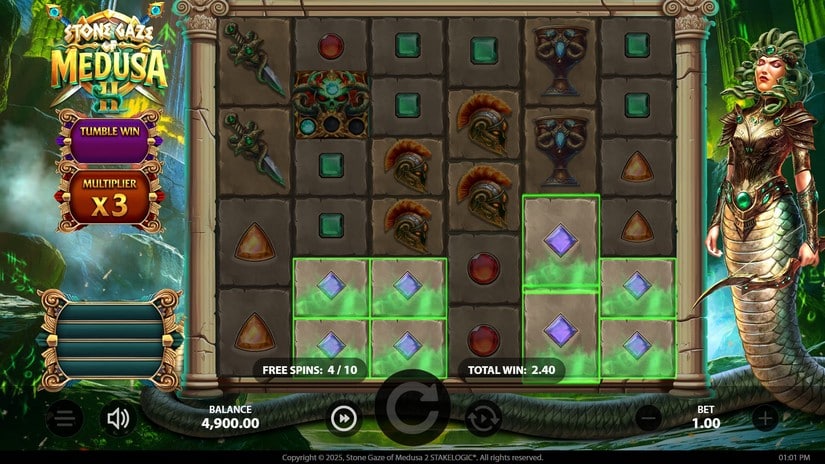Screen dimensions: 825x464
Task: Increase the bet with the plus button
Action: point(765,418)
